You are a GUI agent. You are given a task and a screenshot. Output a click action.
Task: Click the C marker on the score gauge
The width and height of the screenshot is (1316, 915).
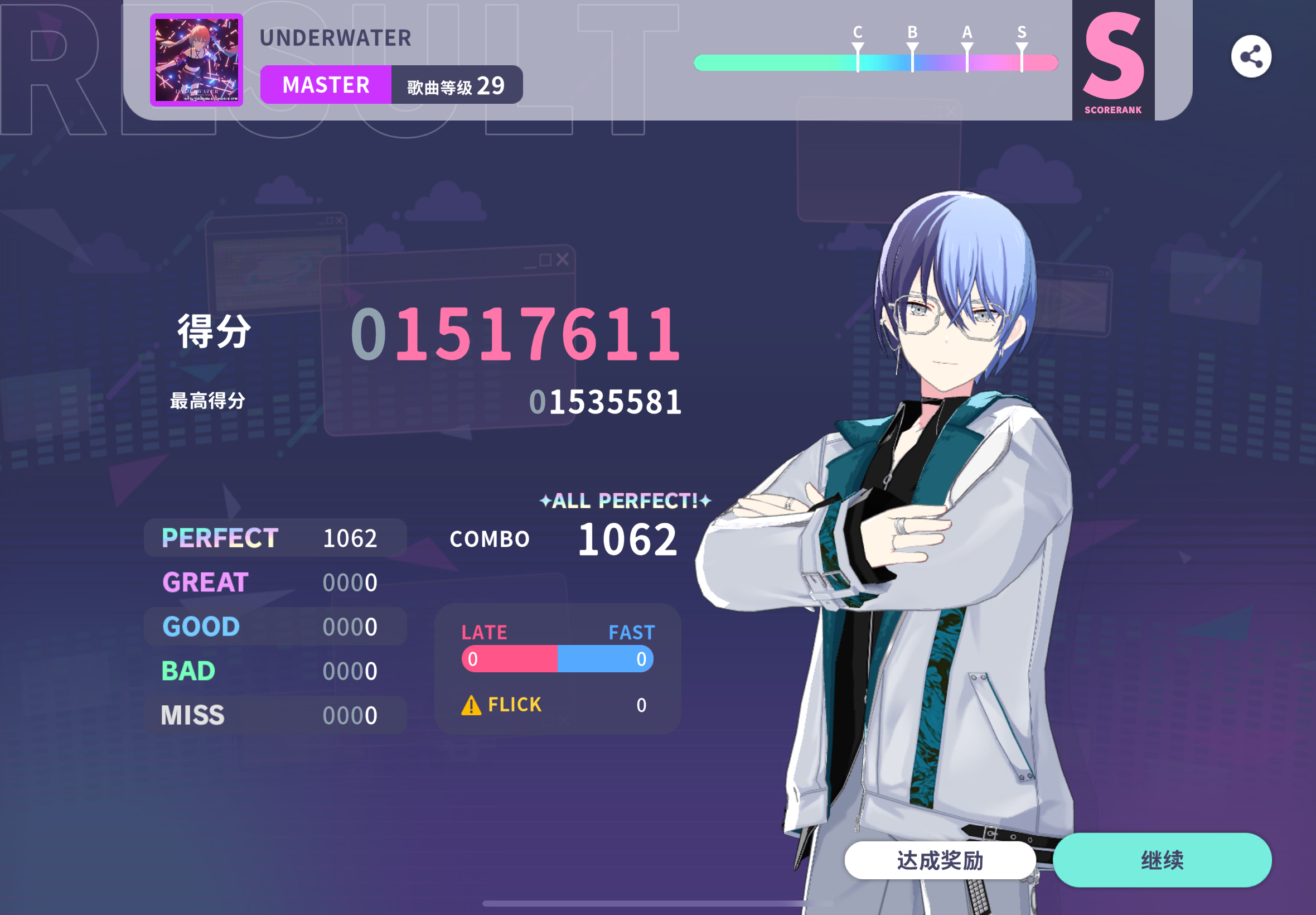[x=857, y=51]
